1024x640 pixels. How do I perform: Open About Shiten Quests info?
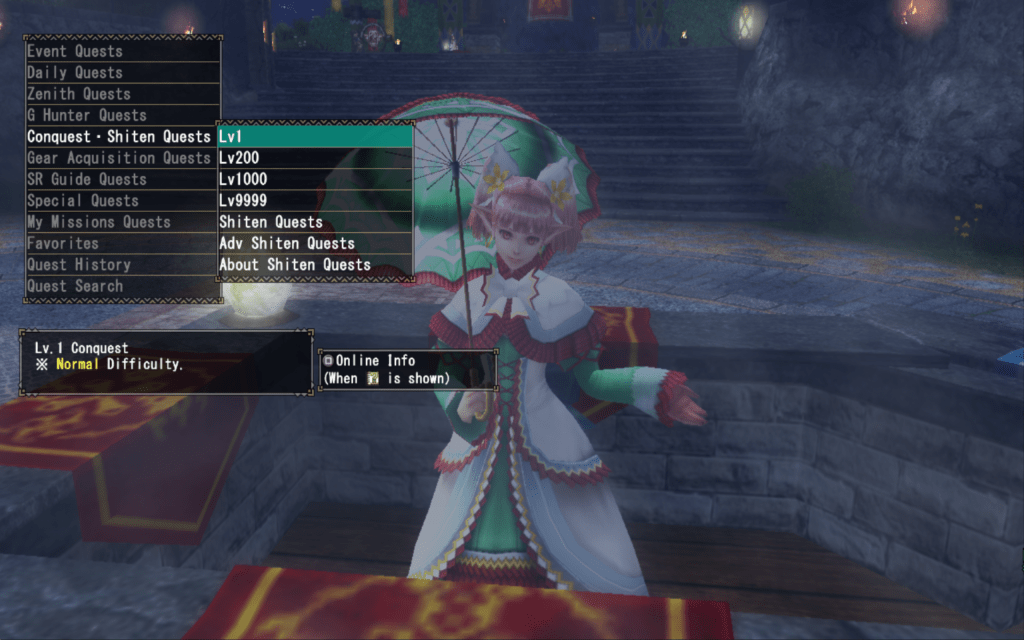tap(315, 265)
